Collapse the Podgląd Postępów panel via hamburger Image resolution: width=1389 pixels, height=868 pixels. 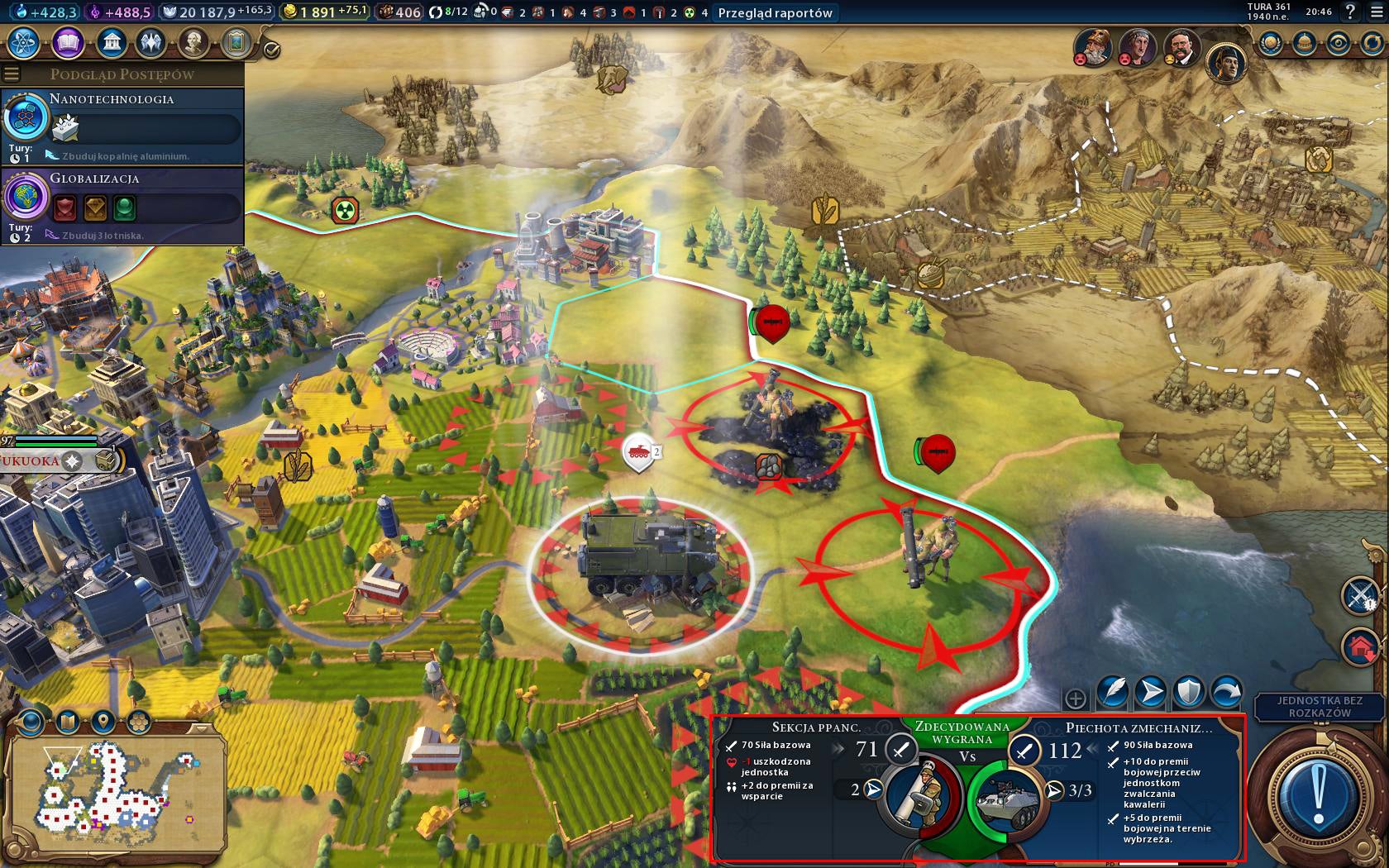coord(11,73)
